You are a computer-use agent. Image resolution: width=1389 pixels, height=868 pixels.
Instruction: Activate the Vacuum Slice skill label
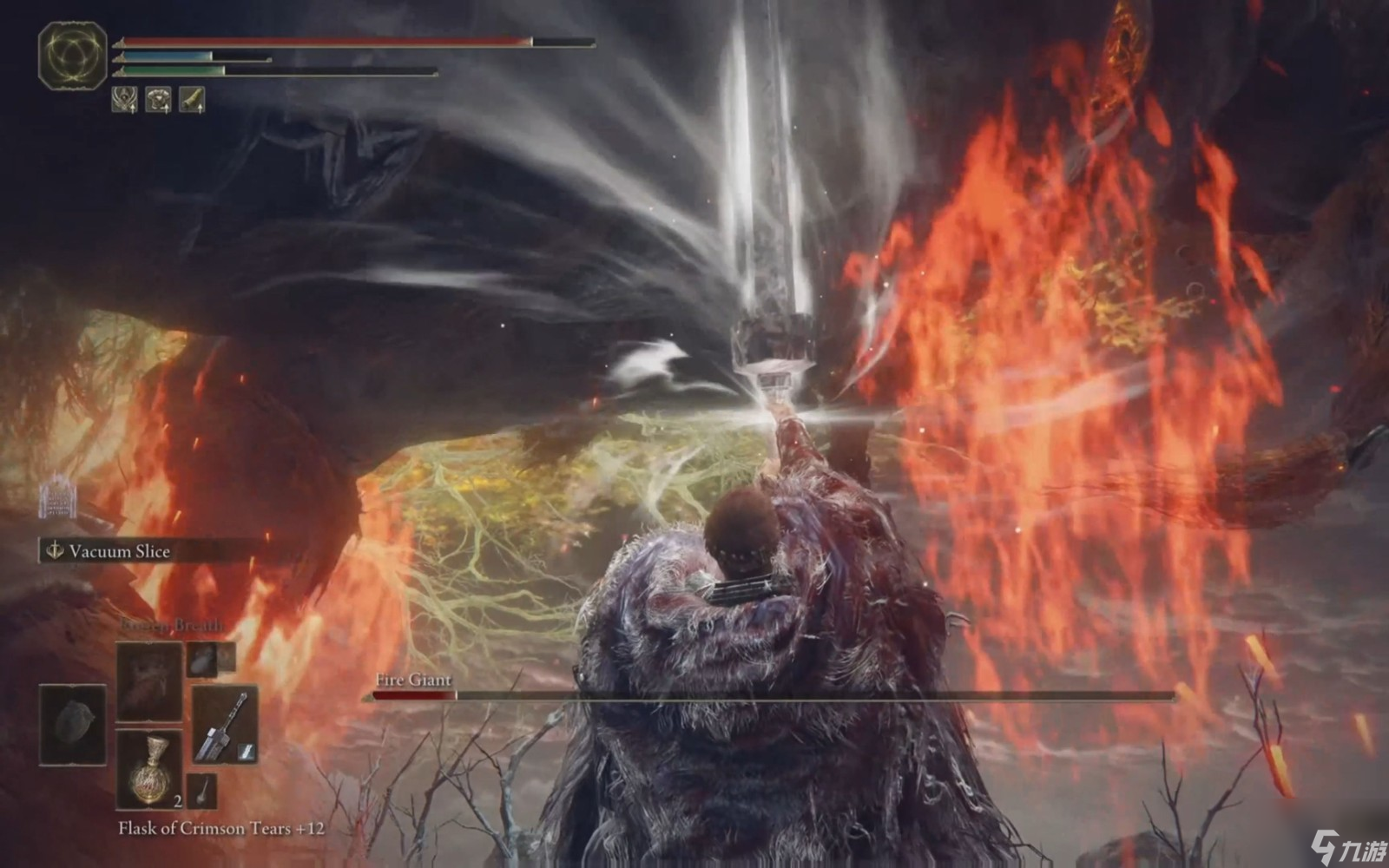pyautogui.click(x=119, y=551)
